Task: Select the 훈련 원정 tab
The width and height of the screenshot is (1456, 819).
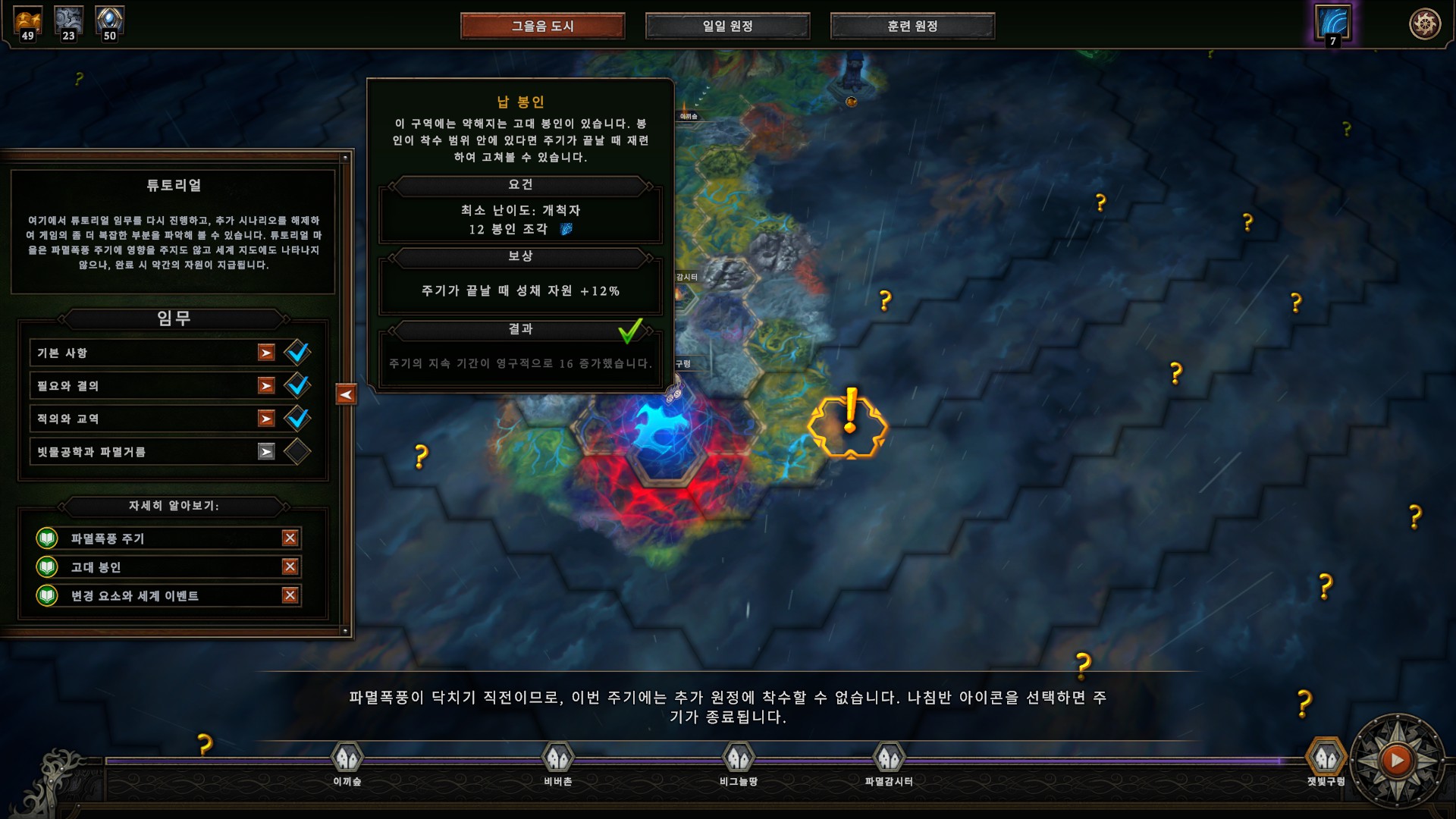Action: (x=912, y=26)
